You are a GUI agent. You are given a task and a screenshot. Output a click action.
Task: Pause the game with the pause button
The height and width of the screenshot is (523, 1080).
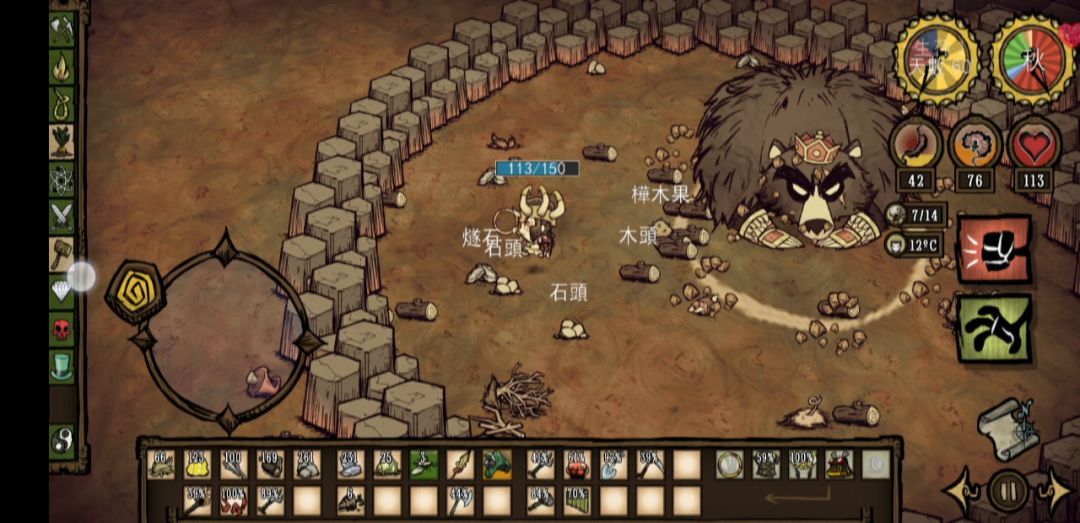(1008, 491)
